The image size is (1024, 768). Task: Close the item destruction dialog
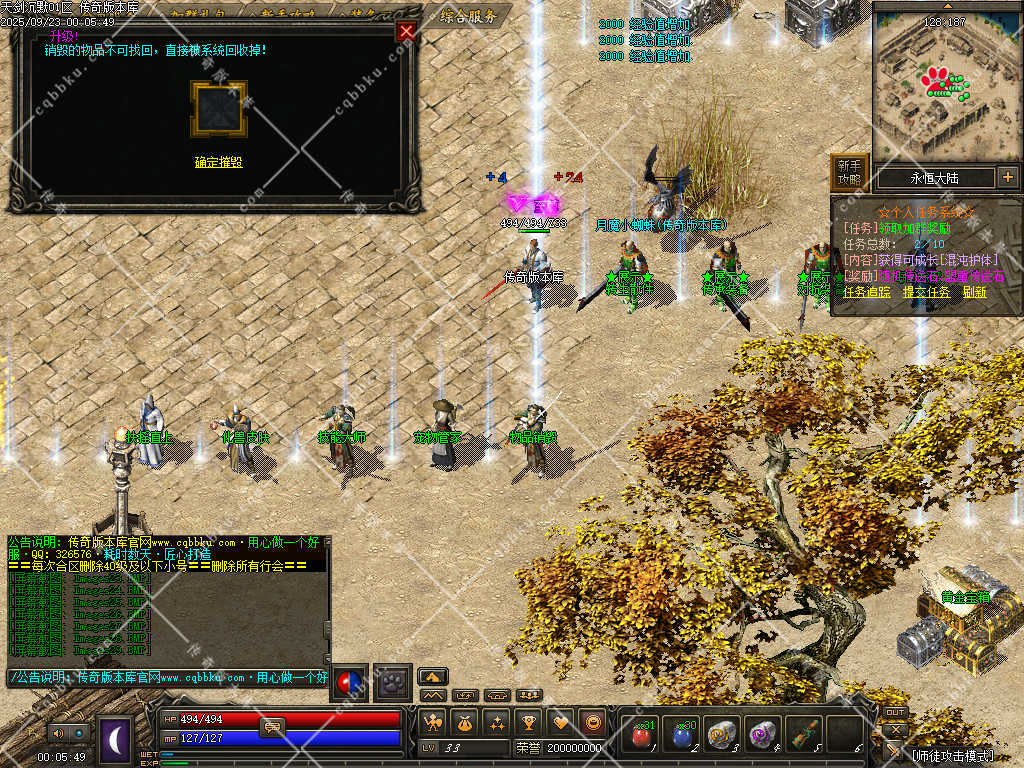[406, 31]
